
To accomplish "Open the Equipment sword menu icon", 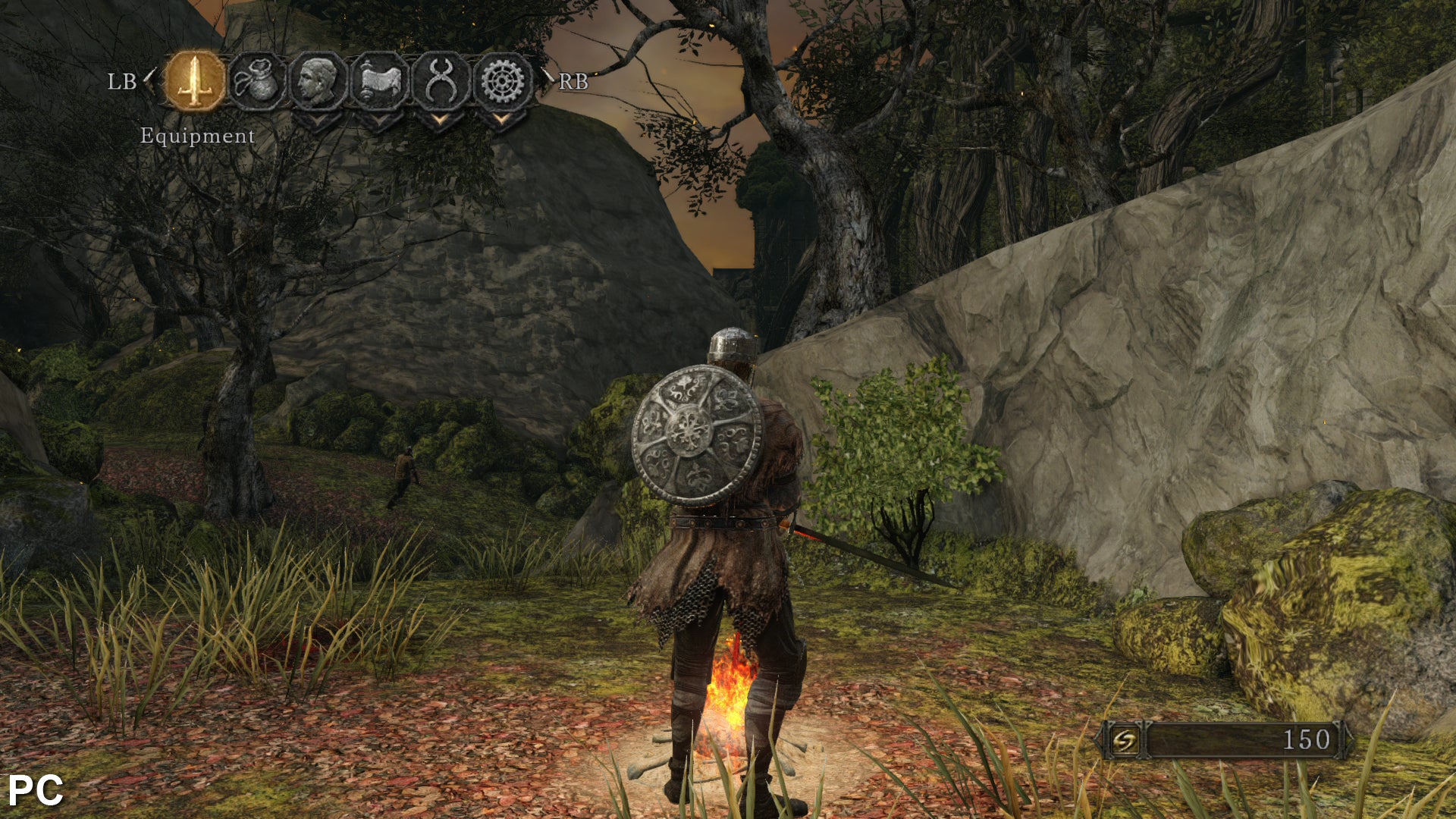I will 196,81.
